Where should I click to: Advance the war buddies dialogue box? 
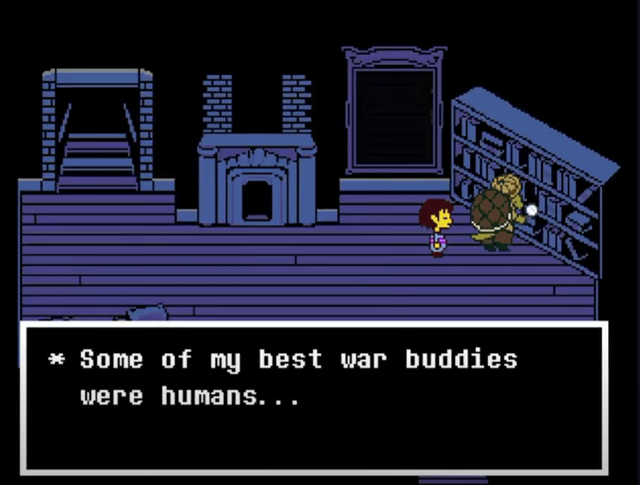tap(314, 397)
